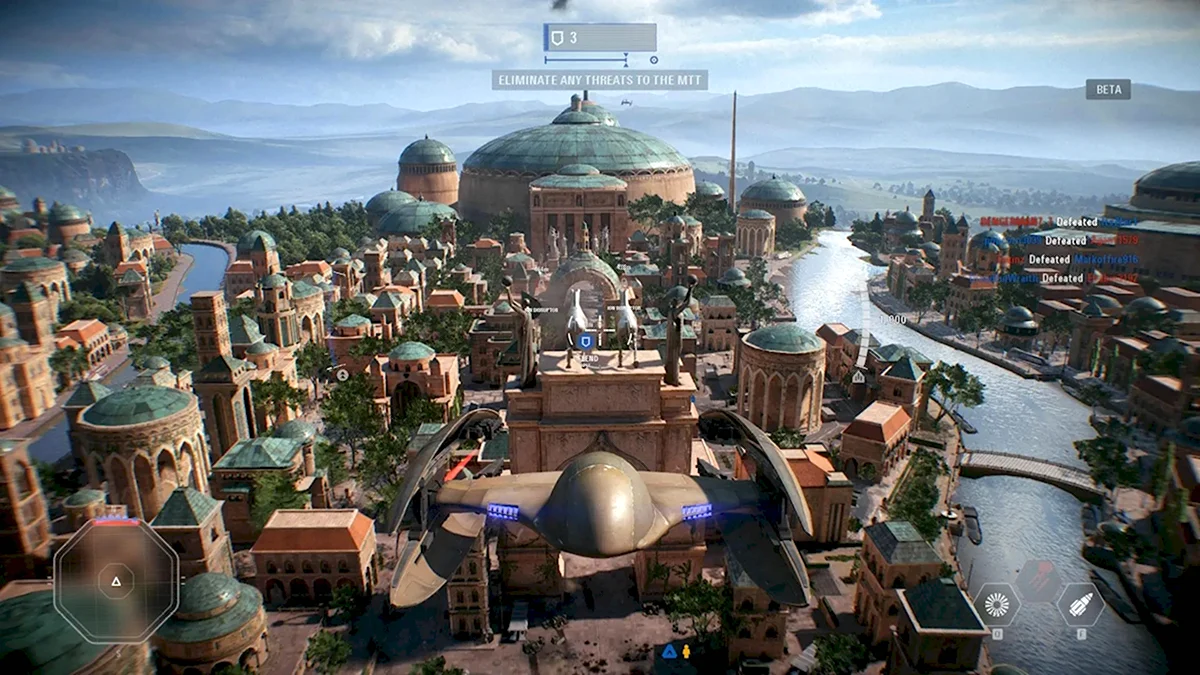Click the circular target marker under the objective bar
The image size is (1200, 675).
654,60
